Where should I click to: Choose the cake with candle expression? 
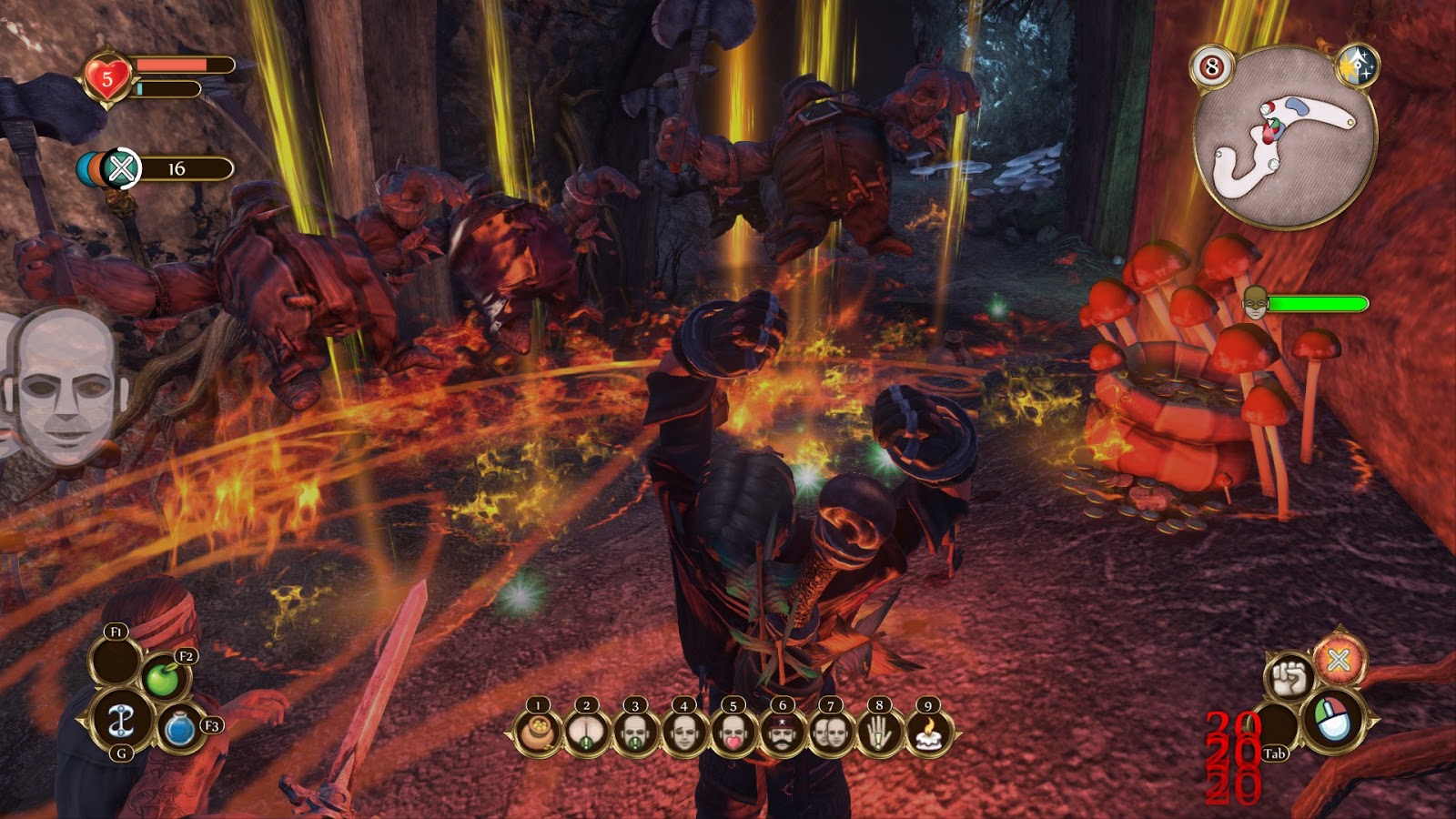(x=927, y=731)
